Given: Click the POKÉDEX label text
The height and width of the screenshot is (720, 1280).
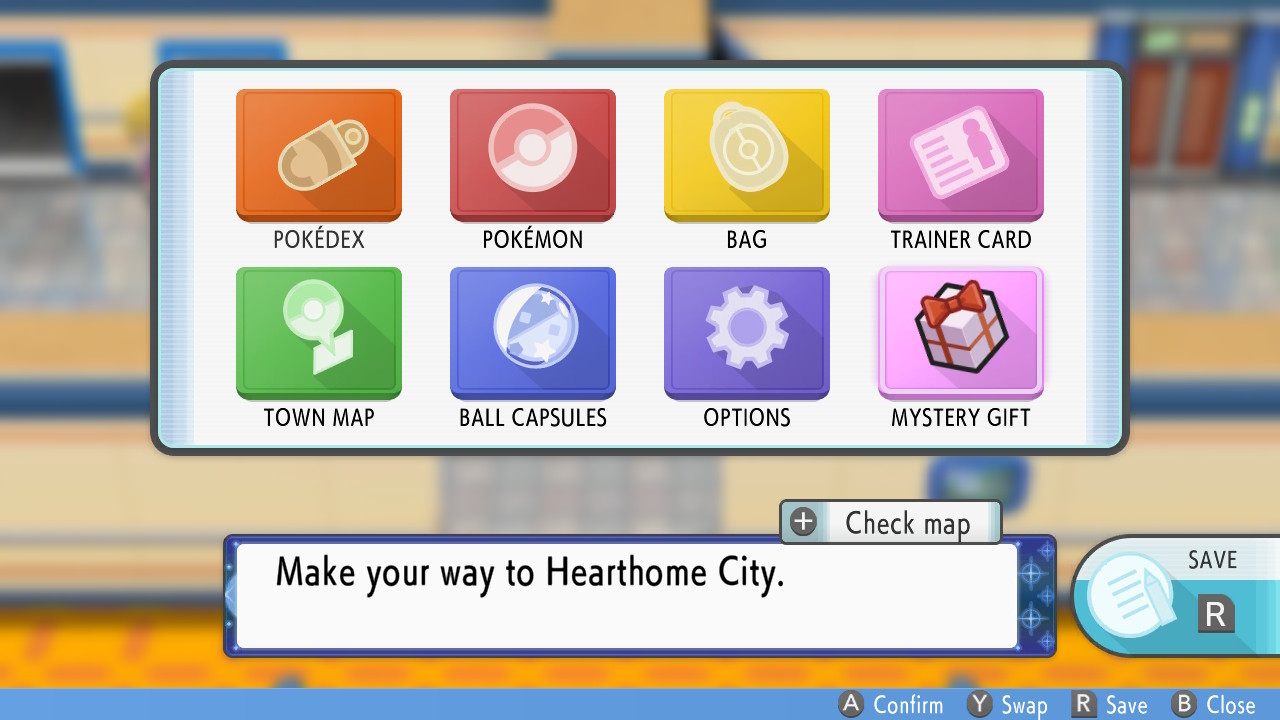Looking at the screenshot, I should (x=318, y=239).
